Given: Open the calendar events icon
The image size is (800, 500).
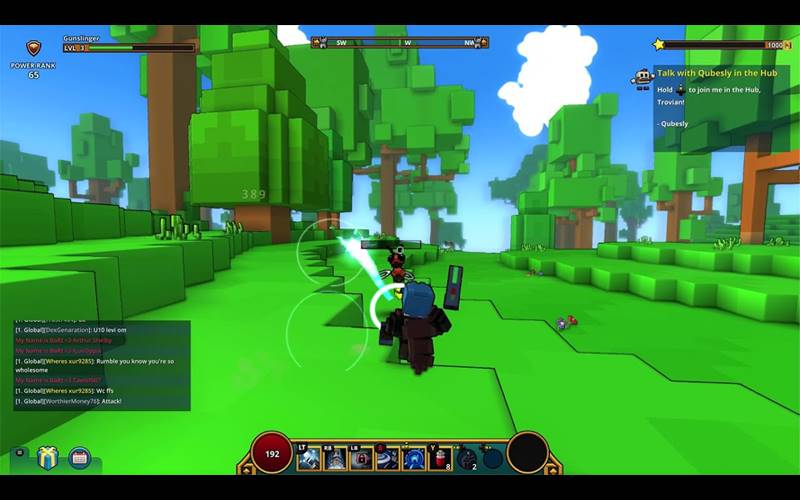Looking at the screenshot, I should pyautogui.click(x=80, y=458).
